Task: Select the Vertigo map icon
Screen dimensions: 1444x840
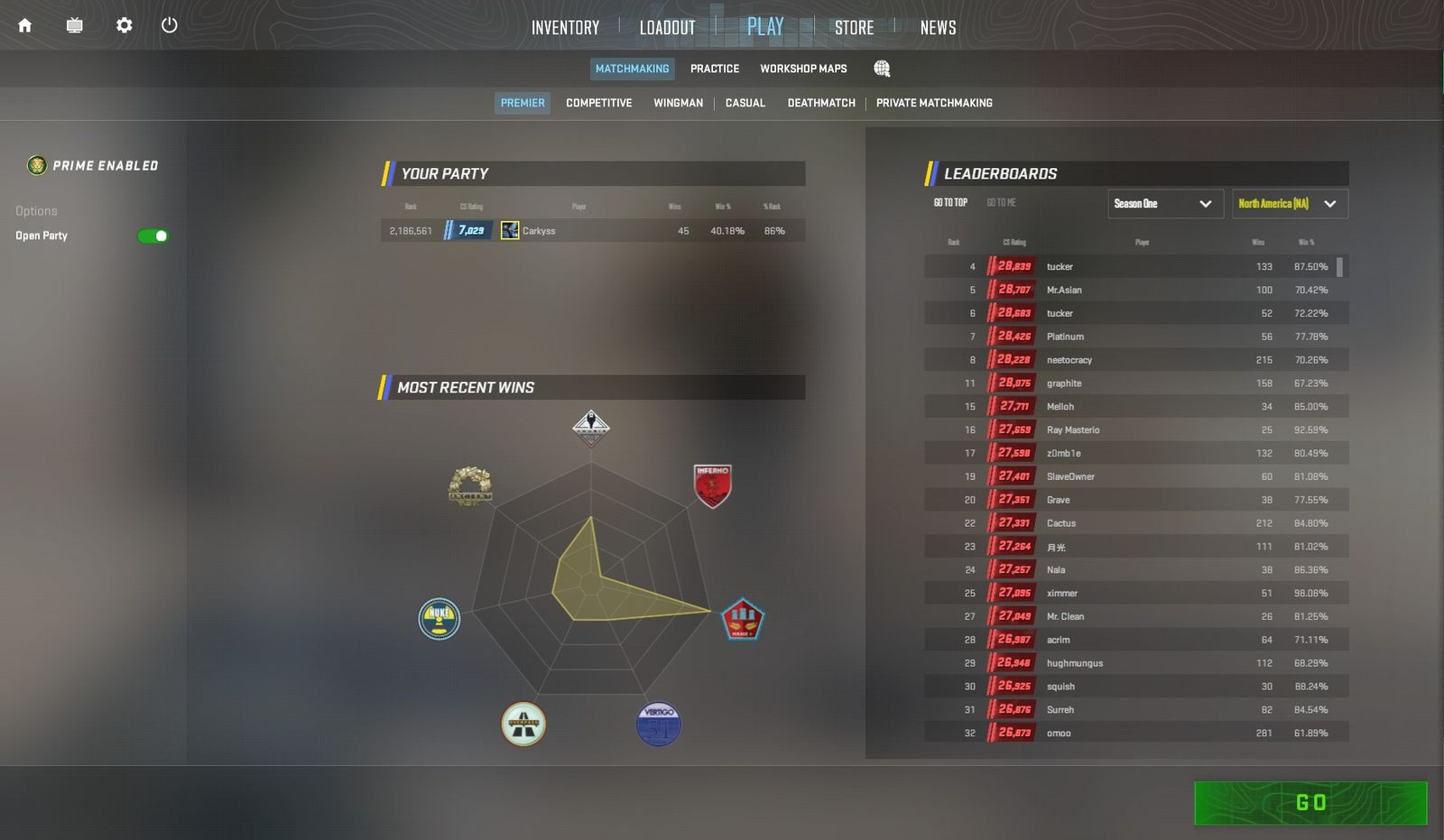Action: 658,724
